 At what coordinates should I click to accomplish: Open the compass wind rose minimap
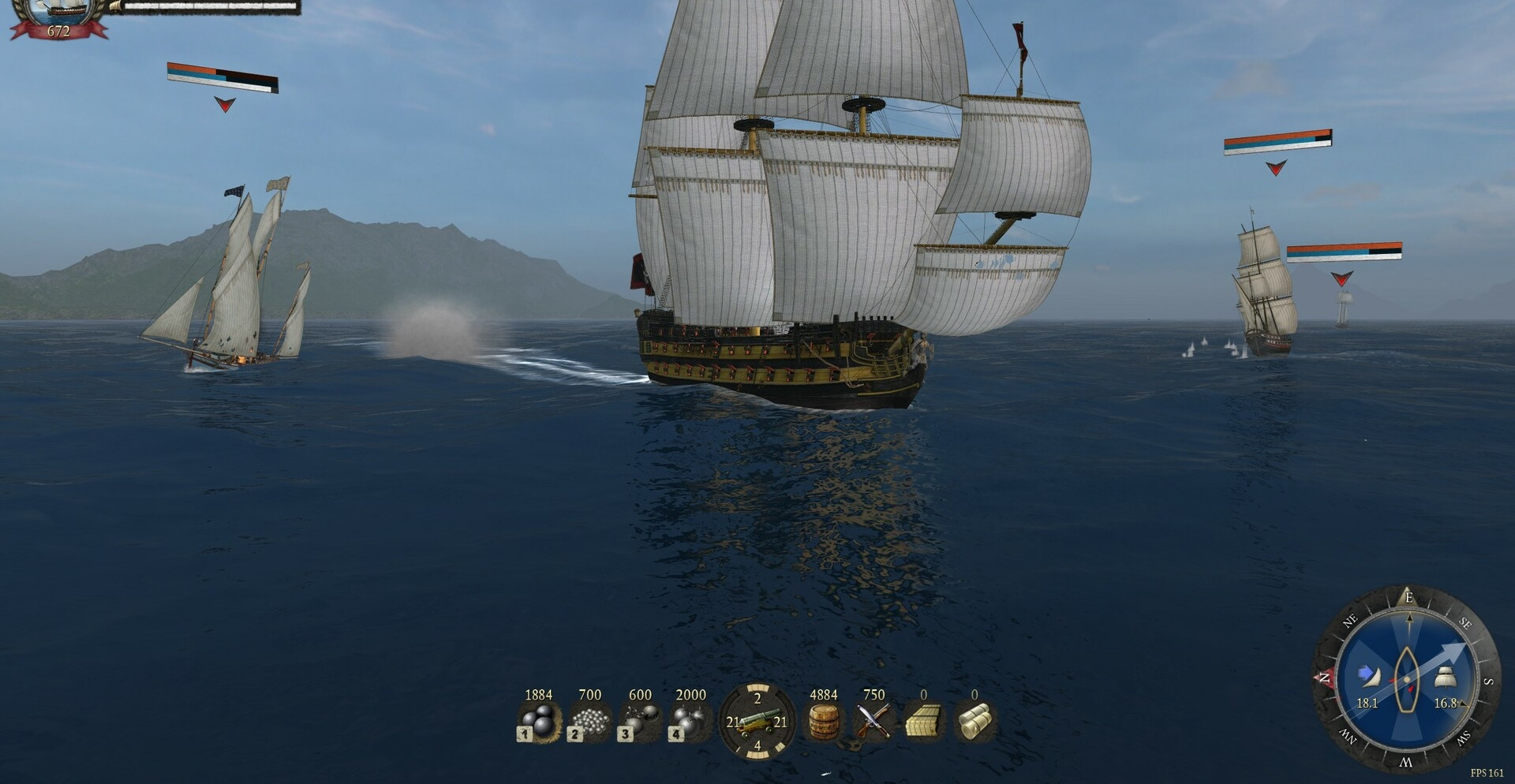(1406, 679)
